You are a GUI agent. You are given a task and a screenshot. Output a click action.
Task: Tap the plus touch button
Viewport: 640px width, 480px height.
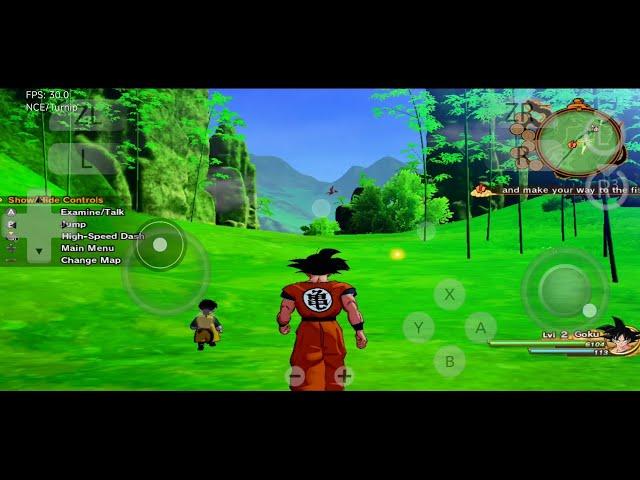[x=344, y=376]
